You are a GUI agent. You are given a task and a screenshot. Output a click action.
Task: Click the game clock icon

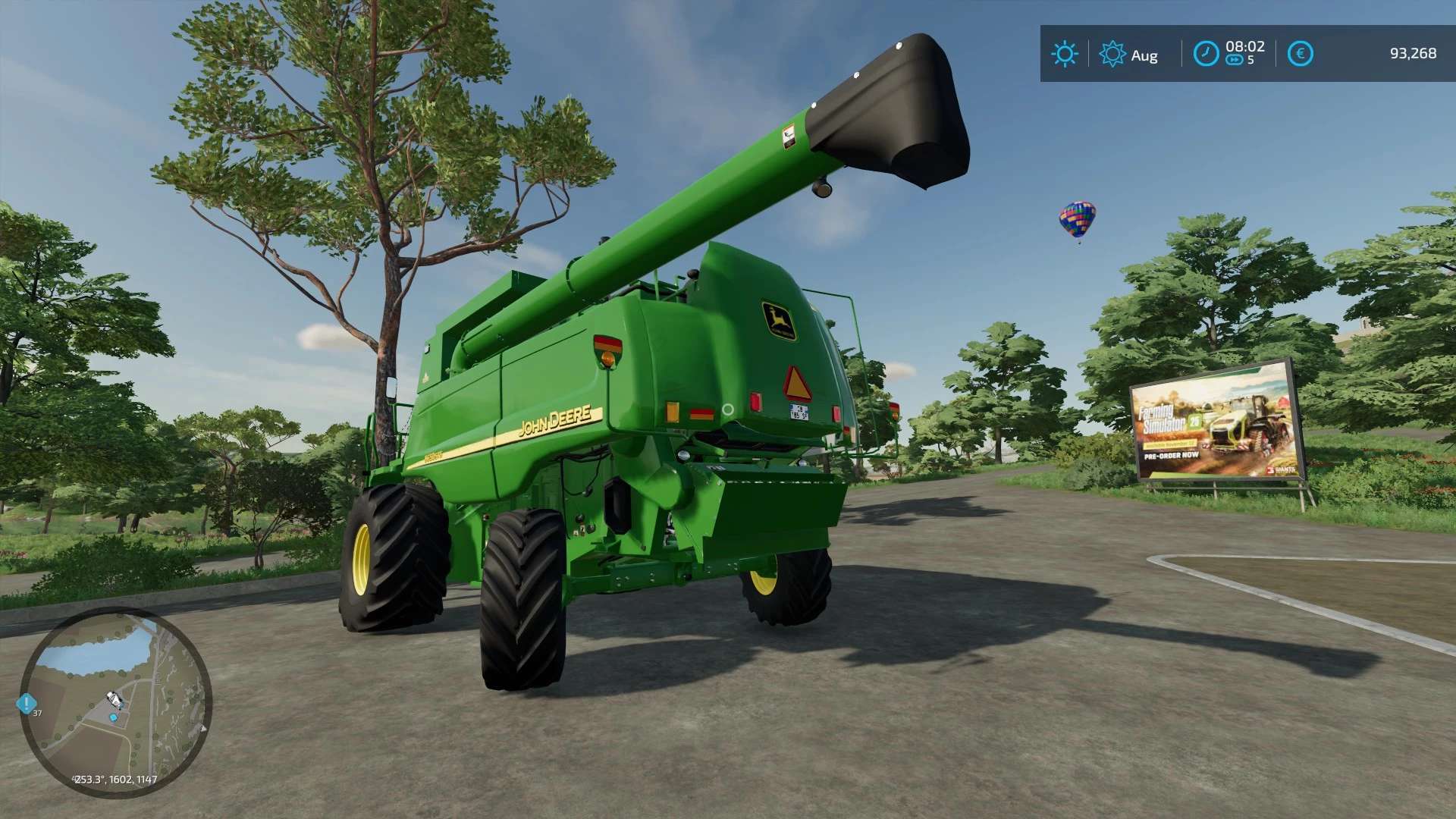point(1206,54)
